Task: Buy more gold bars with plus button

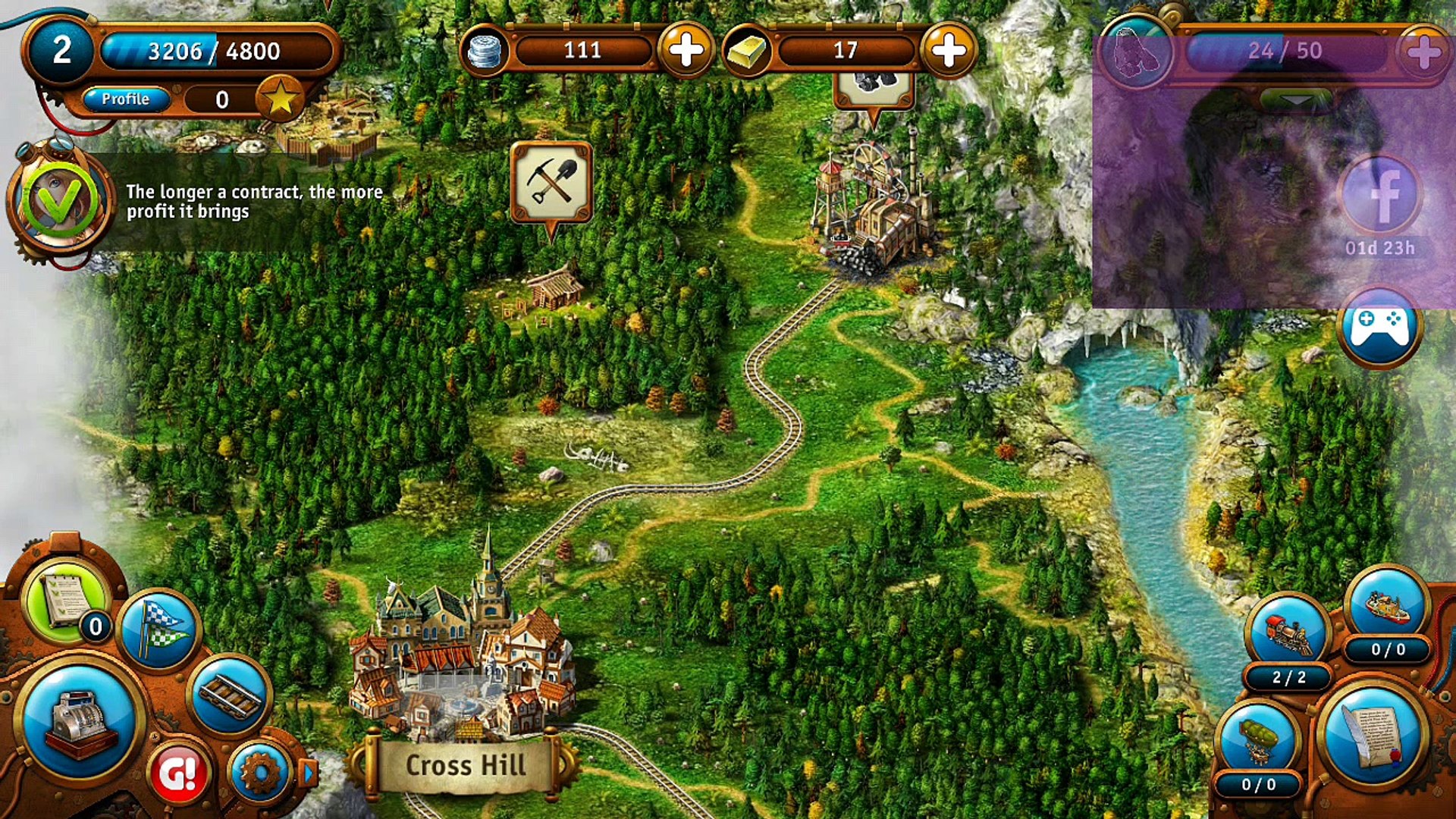Action: coord(948,51)
